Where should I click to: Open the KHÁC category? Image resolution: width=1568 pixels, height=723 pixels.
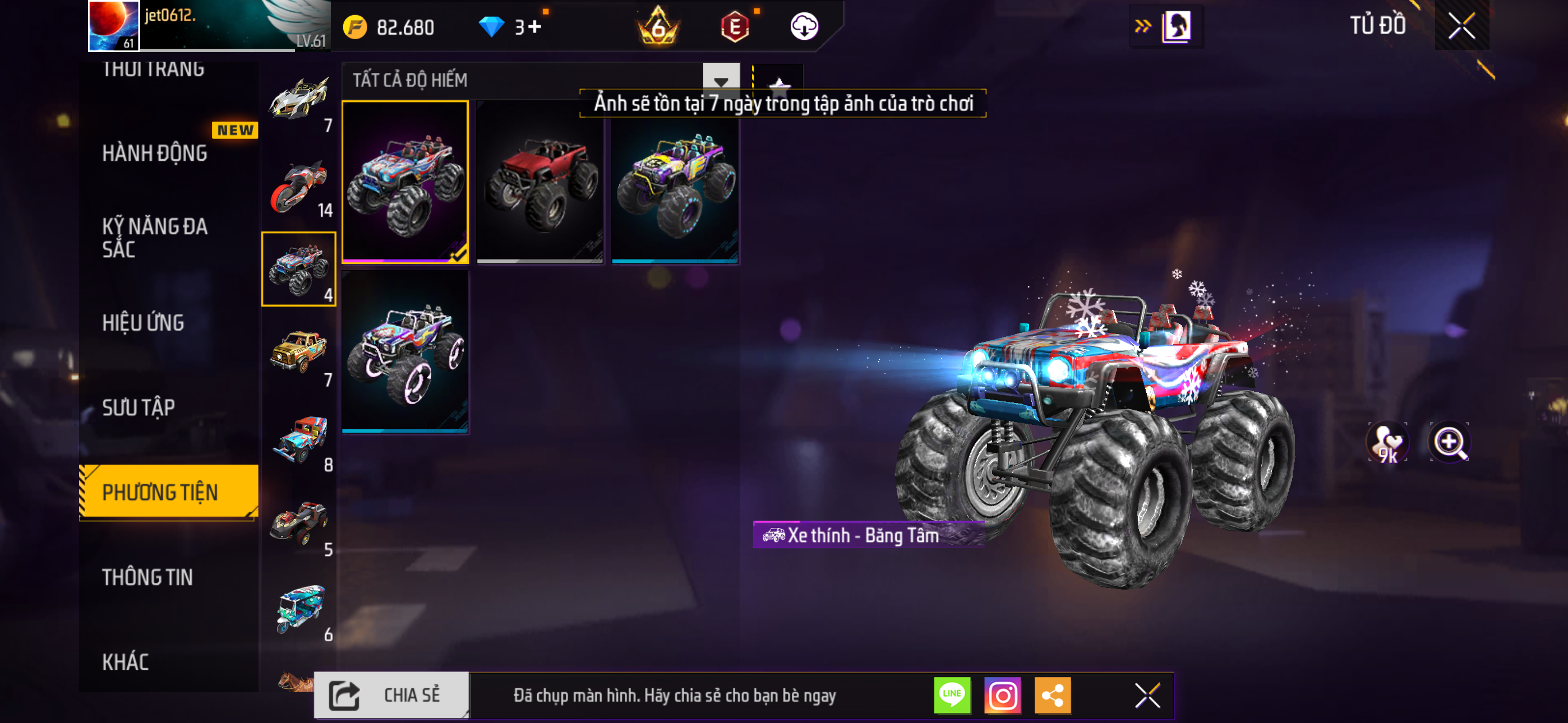click(x=126, y=661)
